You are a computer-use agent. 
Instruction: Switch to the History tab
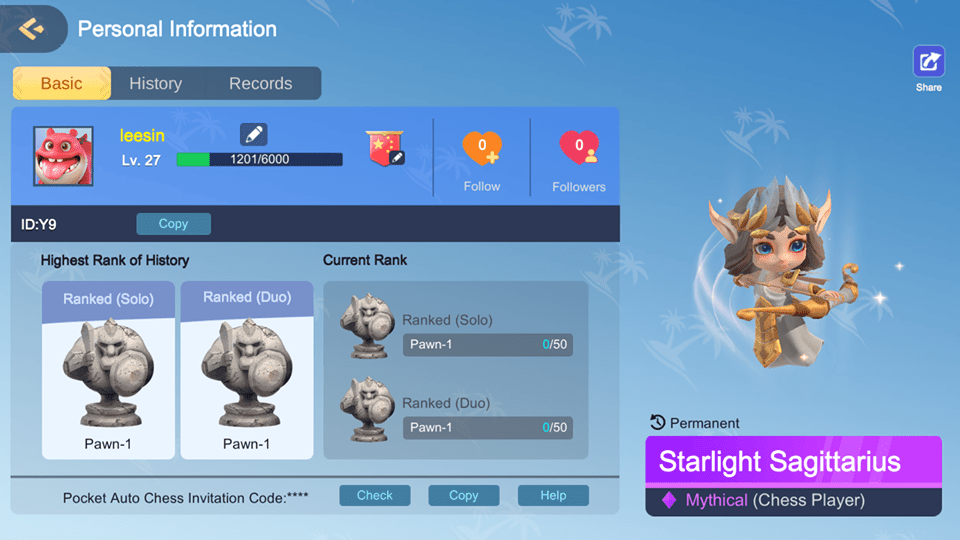155,84
